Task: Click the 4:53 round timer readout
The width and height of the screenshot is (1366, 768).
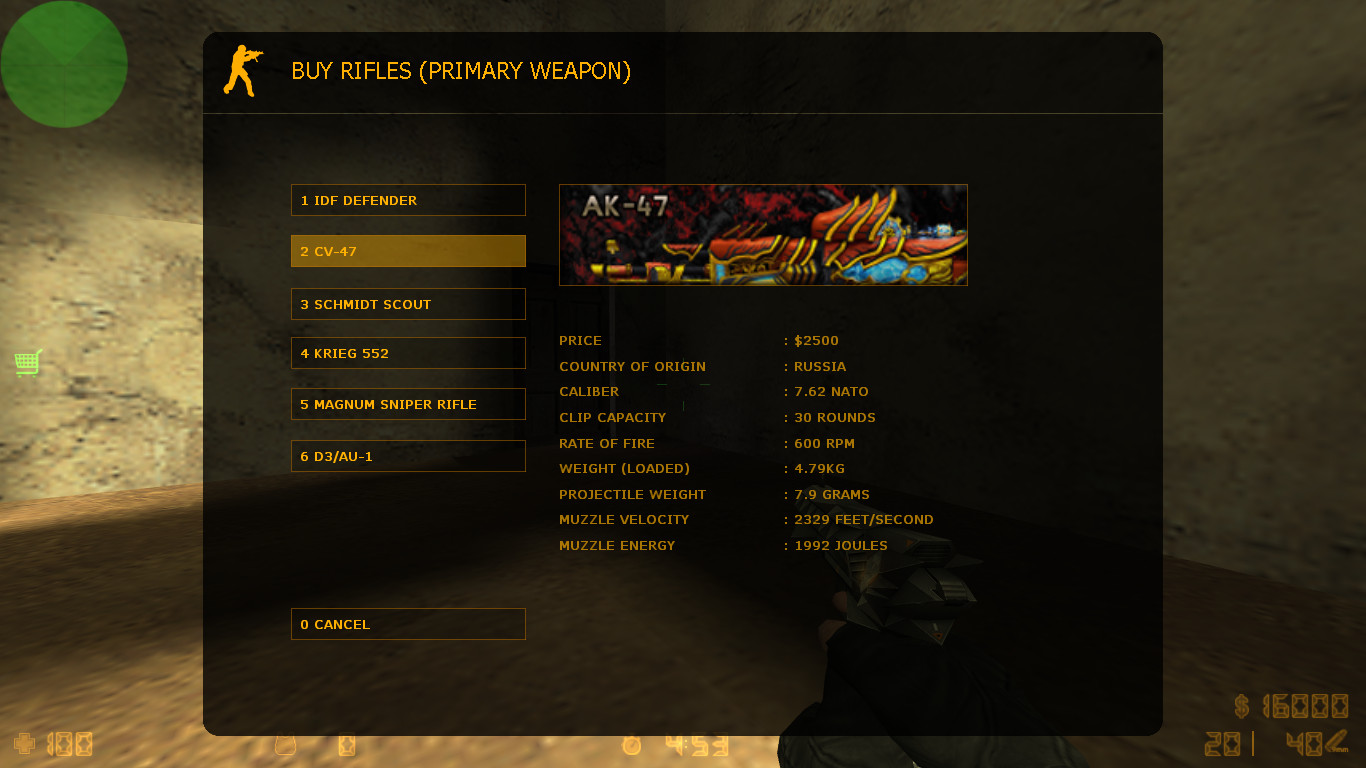Action: click(x=695, y=746)
